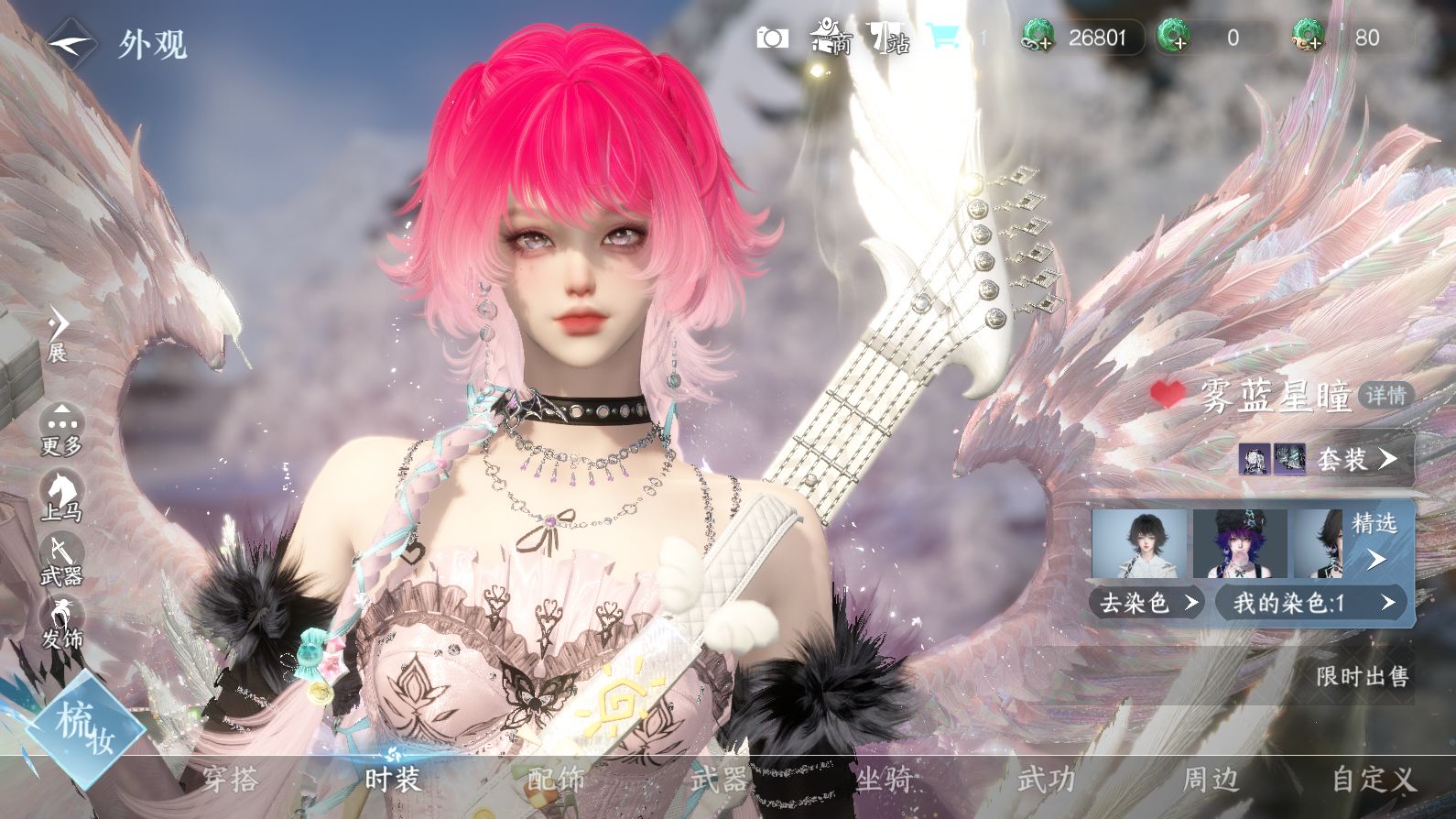The image size is (1456, 819).
Task: Toggle the 武器 weapon display button
Action: [x=61, y=560]
